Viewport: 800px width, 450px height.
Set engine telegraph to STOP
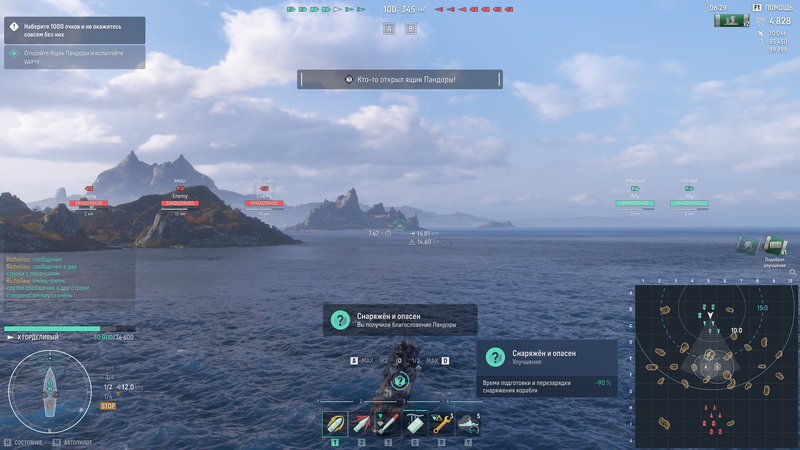pyautogui.click(x=108, y=406)
